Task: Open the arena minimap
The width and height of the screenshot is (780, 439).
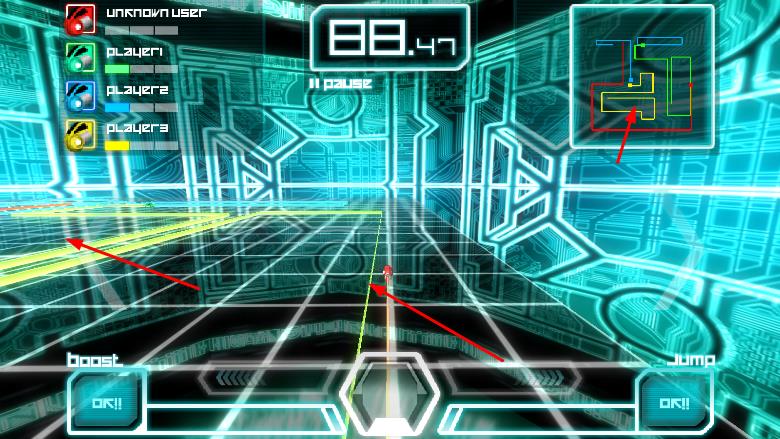Action: (x=641, y=76)
